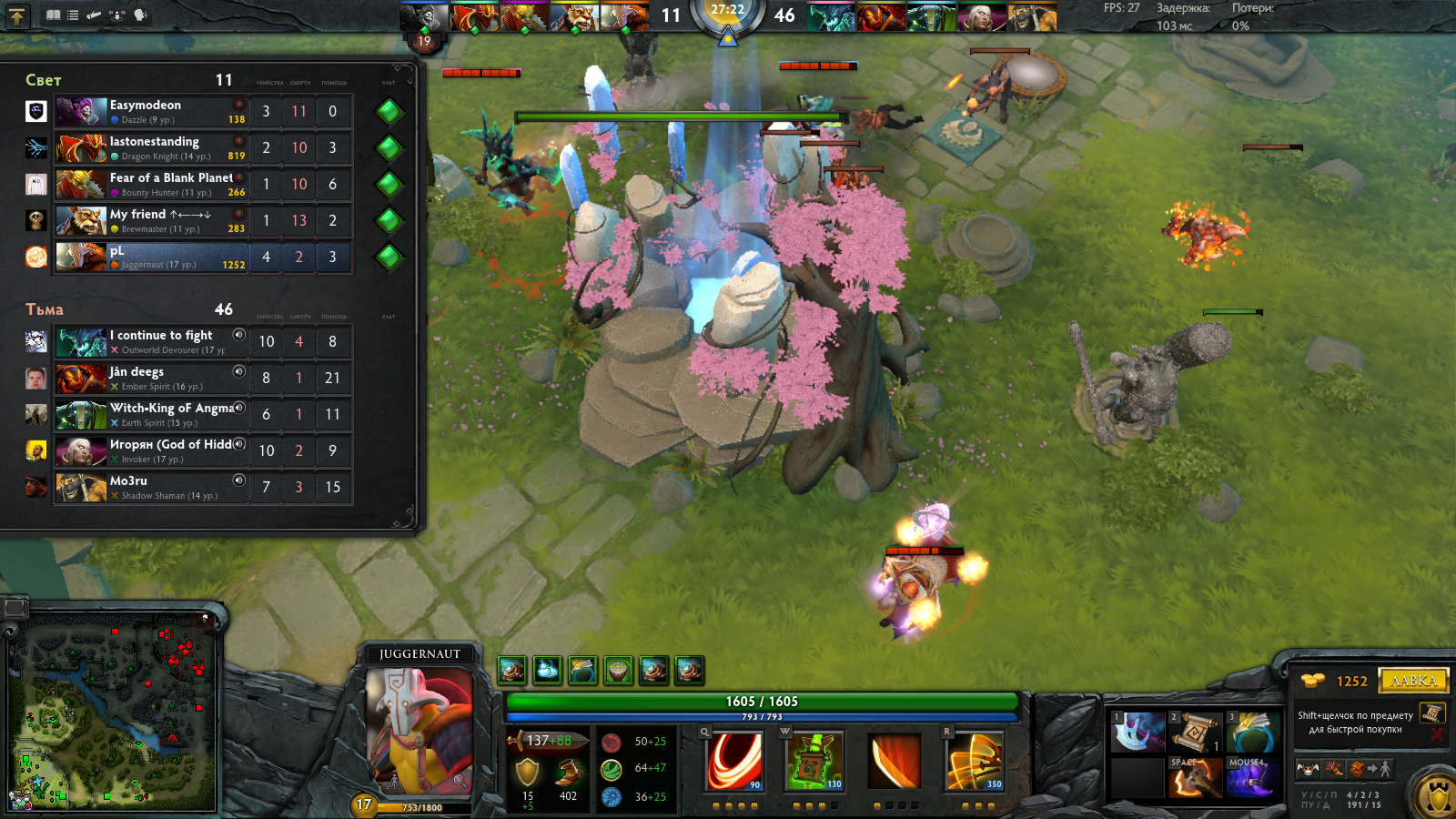Use the purple boots inventory item
The height and width of the screenshot is (819, 1456).
tap(1252, 780)
